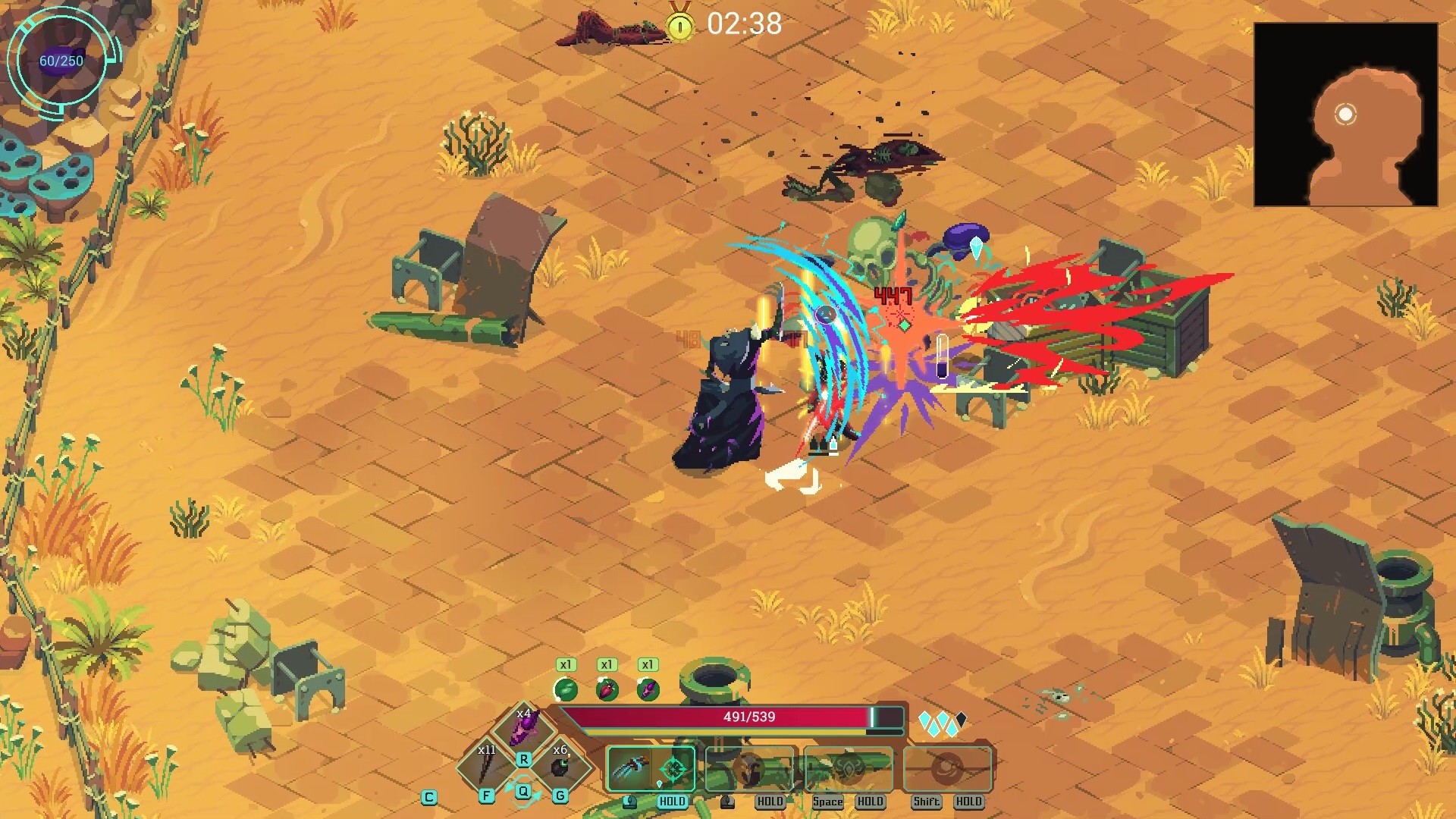The width and height of the screenshot is (1456, 819).
Task: Select the pink heart-shaped fruit consumable
Action: pos(605,689)
